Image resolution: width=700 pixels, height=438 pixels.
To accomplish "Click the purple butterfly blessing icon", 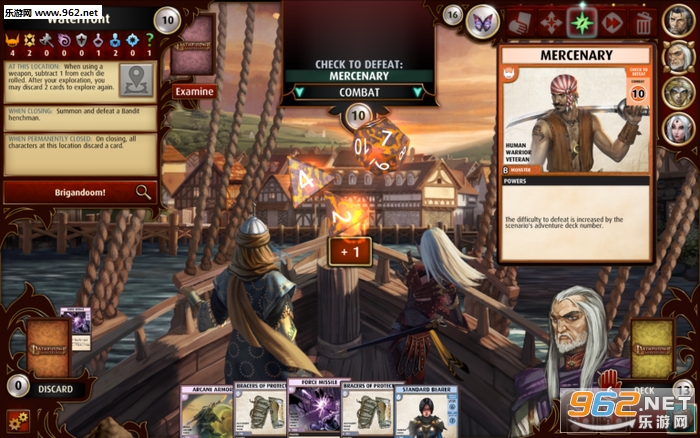I will (x=483, y=19).
